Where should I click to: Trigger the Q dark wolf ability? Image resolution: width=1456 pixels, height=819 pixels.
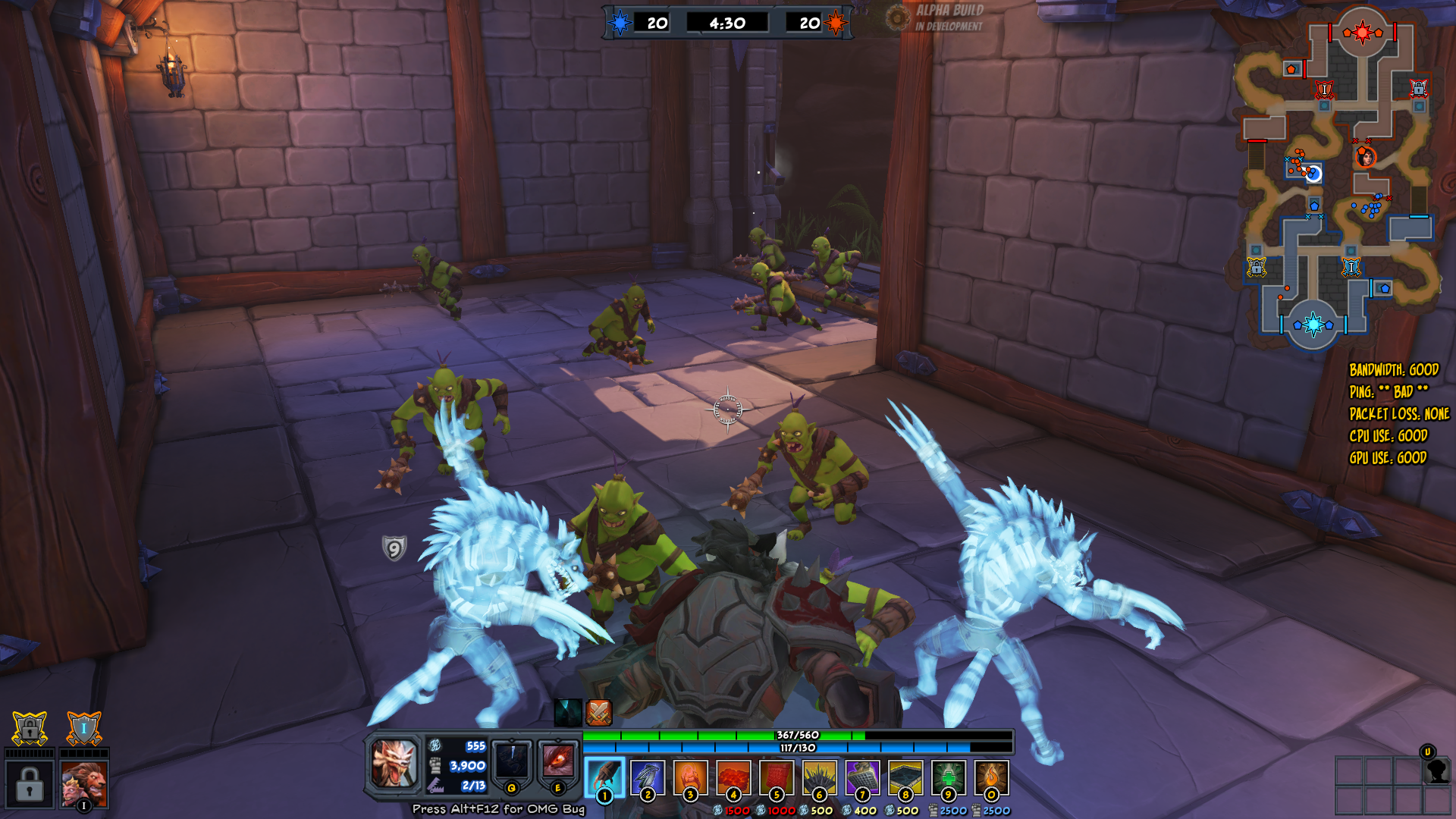(x=512, y=762)
